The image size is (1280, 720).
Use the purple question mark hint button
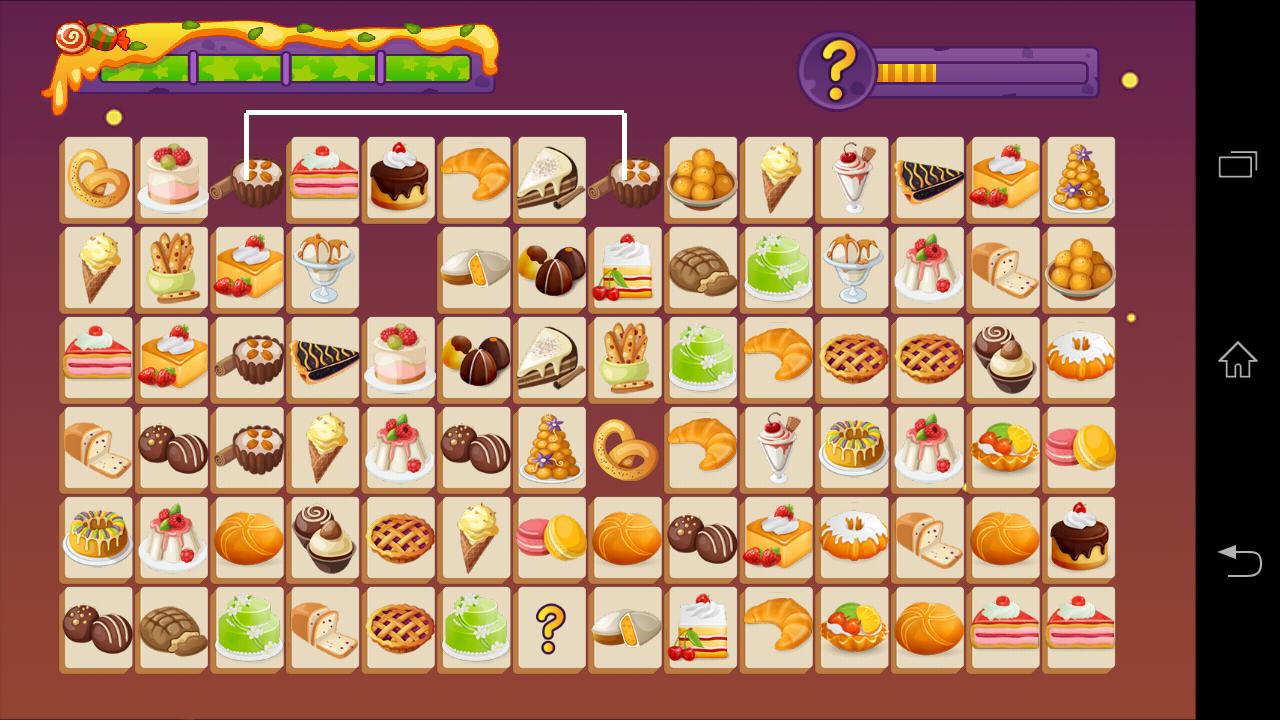(x=837, y=70)
